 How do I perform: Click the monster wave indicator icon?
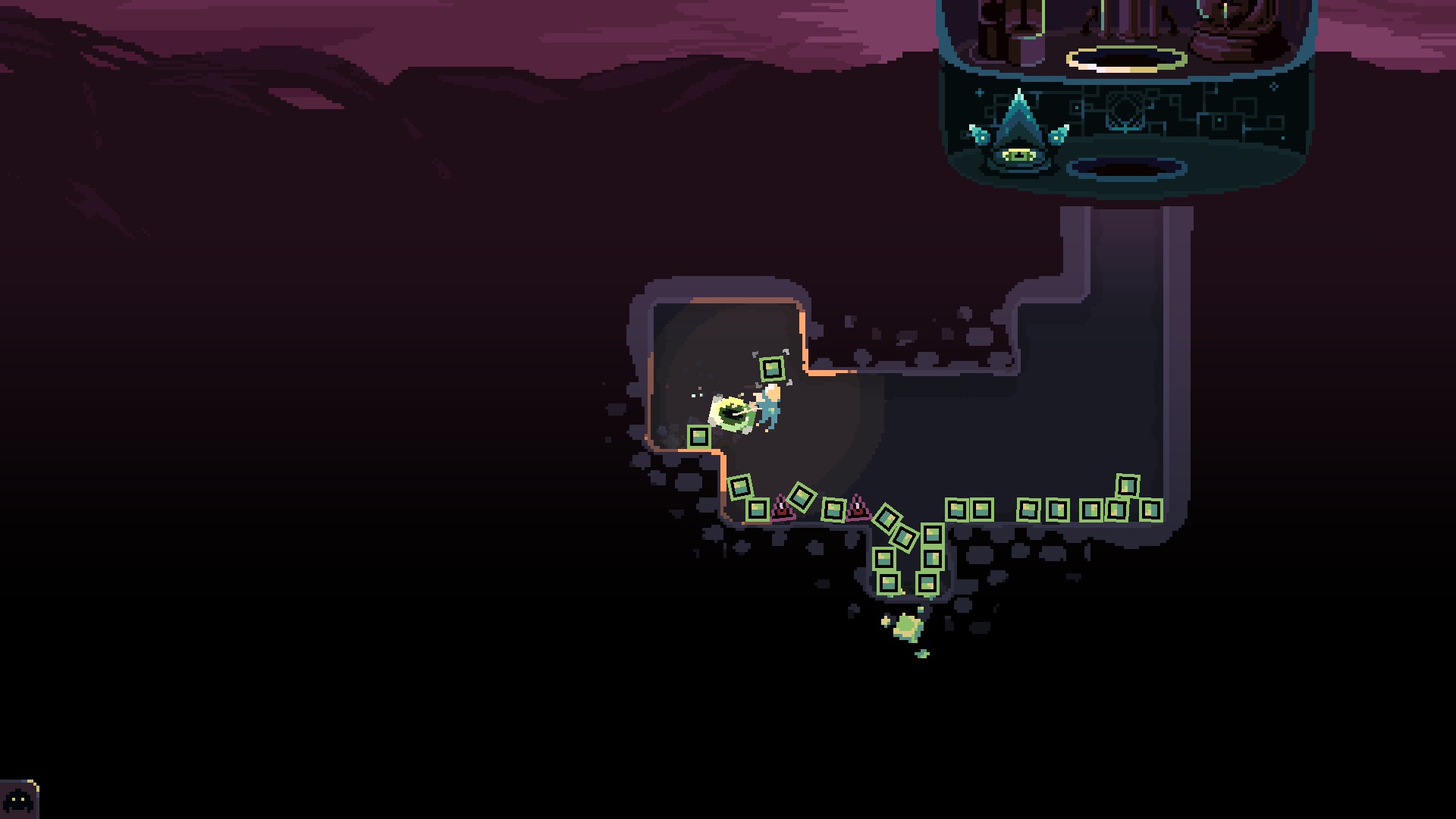(x=18, y=799)
